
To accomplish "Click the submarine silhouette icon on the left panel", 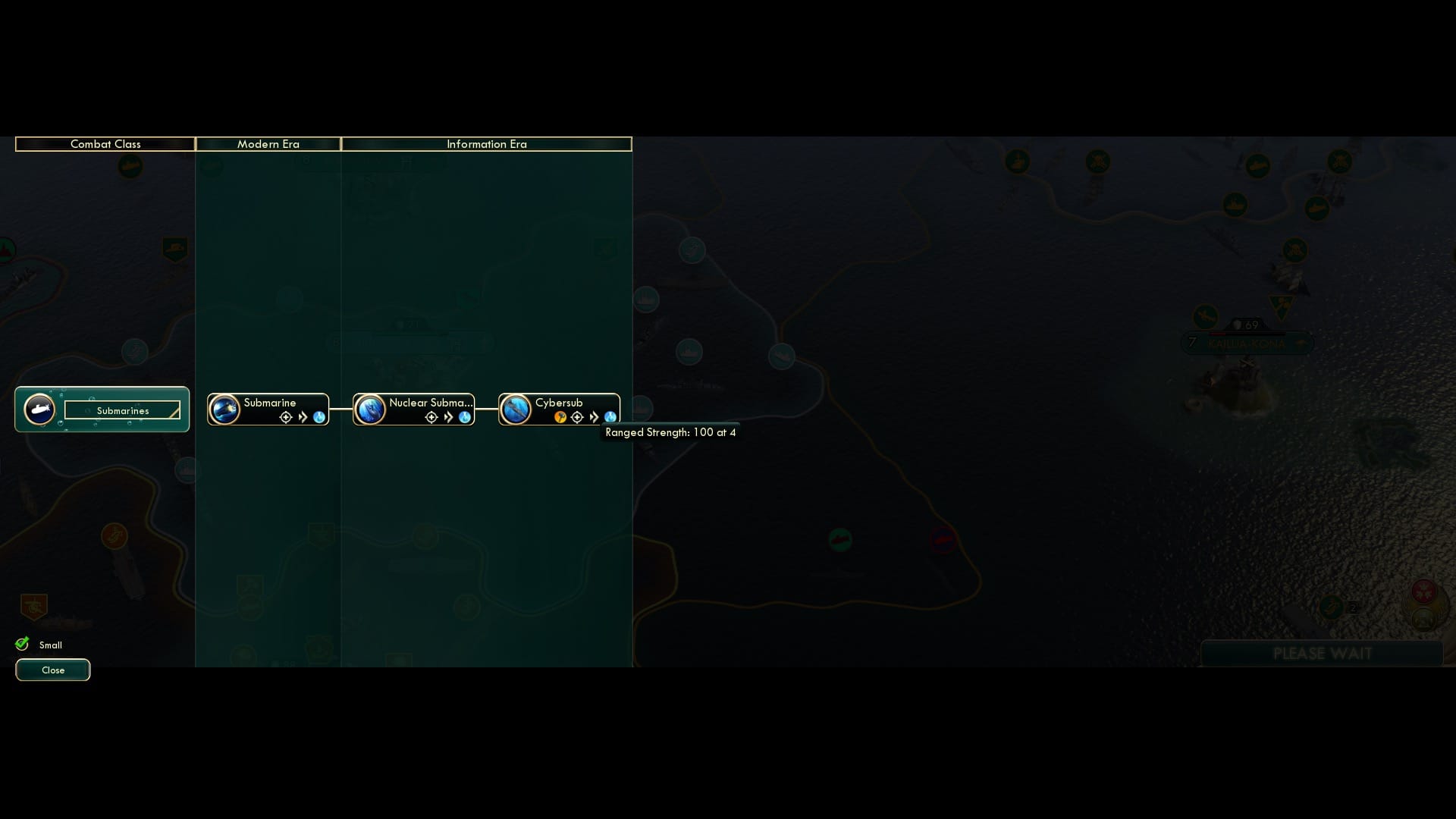I will pos(39,409).
